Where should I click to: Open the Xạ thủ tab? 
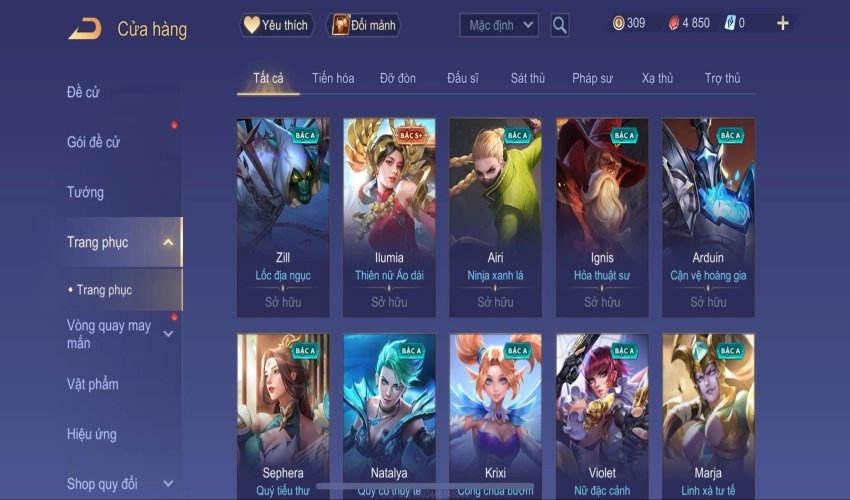[657, 78]
